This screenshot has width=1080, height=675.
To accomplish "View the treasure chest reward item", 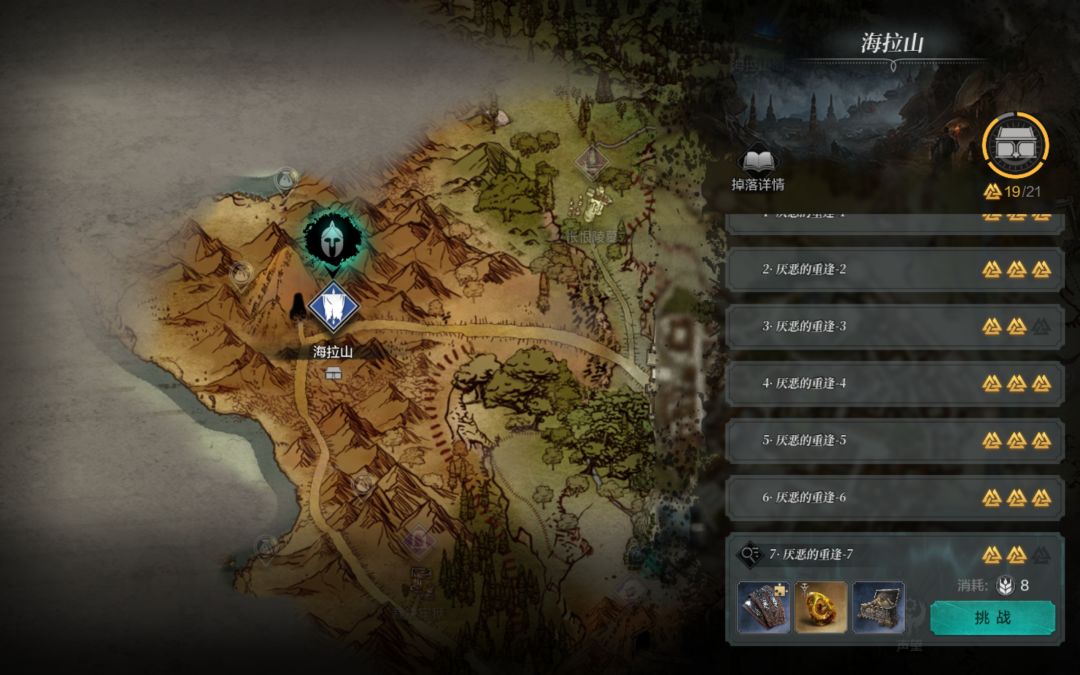I will pos(879,607).
